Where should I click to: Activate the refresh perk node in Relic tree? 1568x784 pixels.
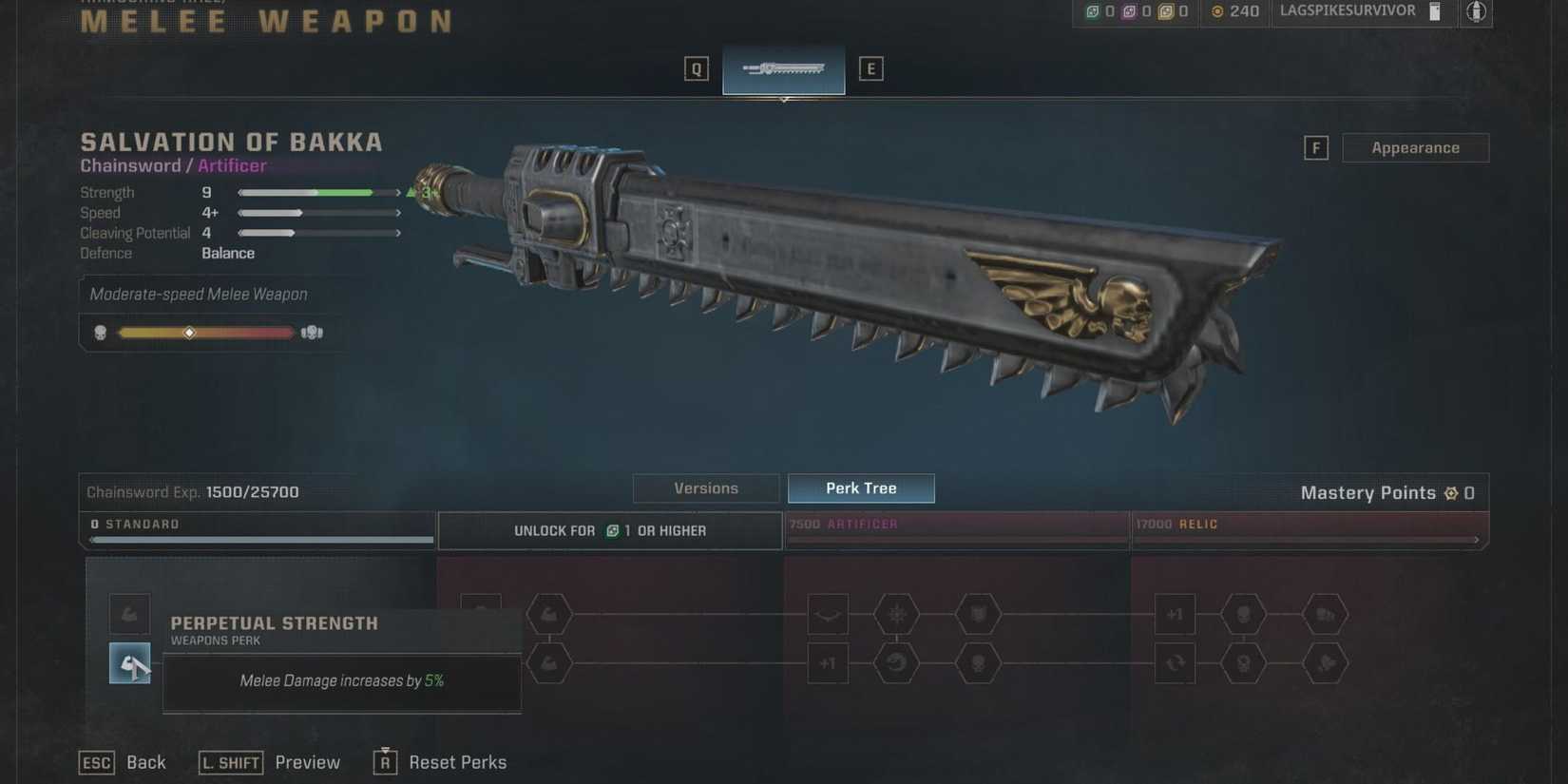pyautogui.click(x=1176, y=663)
